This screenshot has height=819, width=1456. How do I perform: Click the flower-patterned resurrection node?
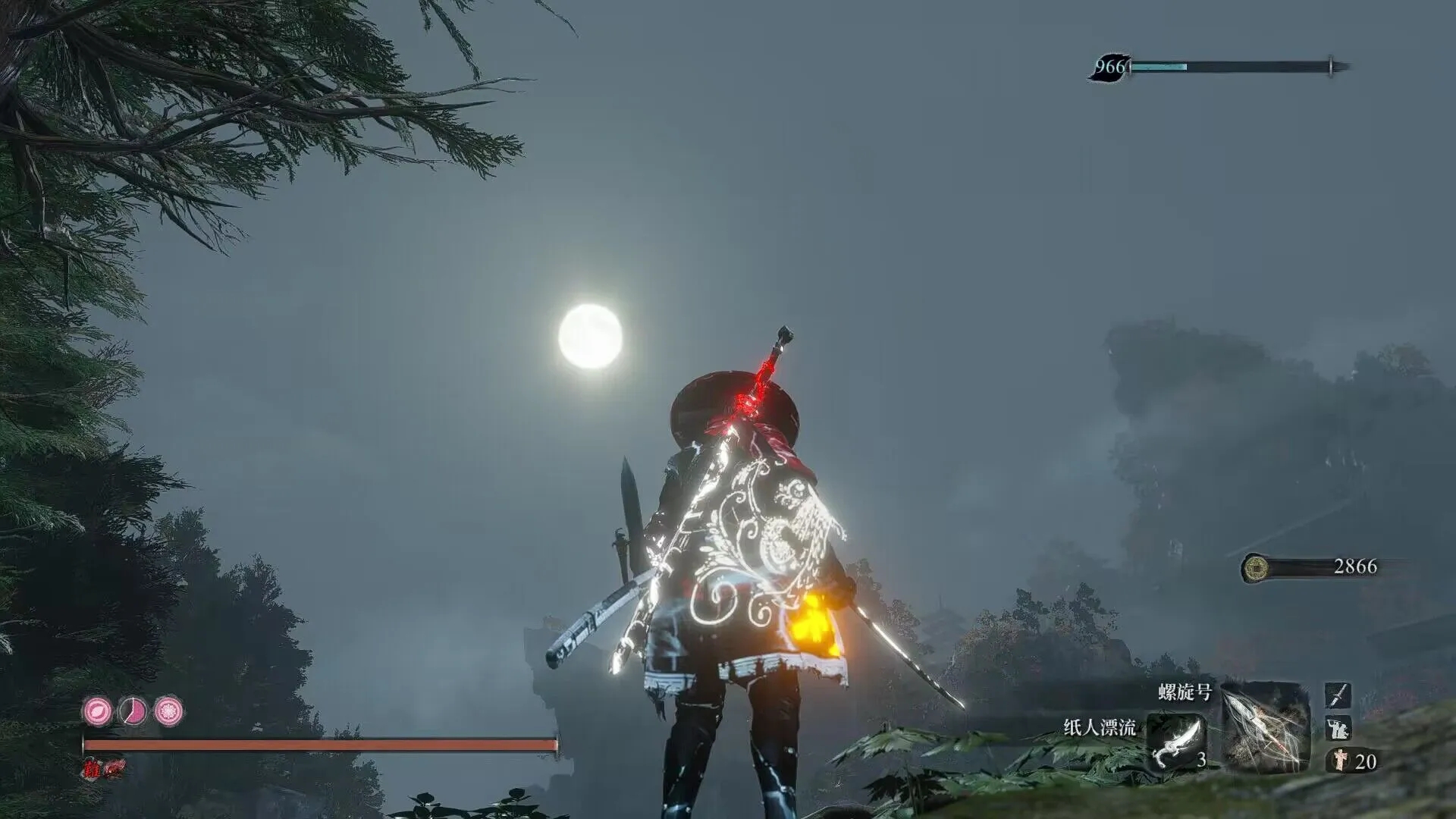pyautogui.click(x=168, y=711)
